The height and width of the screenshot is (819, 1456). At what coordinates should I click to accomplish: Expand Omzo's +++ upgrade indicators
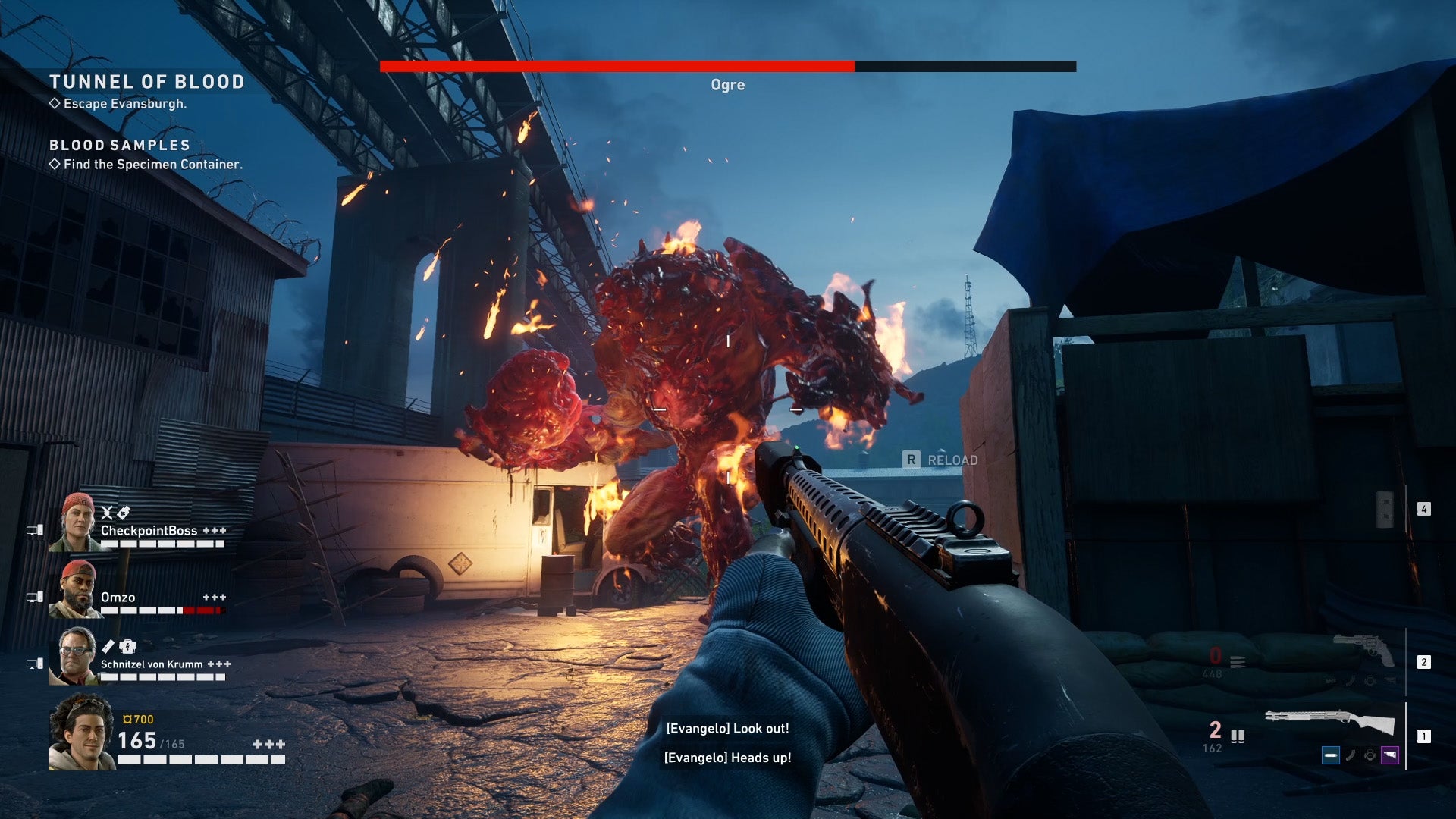click(215, 597)
